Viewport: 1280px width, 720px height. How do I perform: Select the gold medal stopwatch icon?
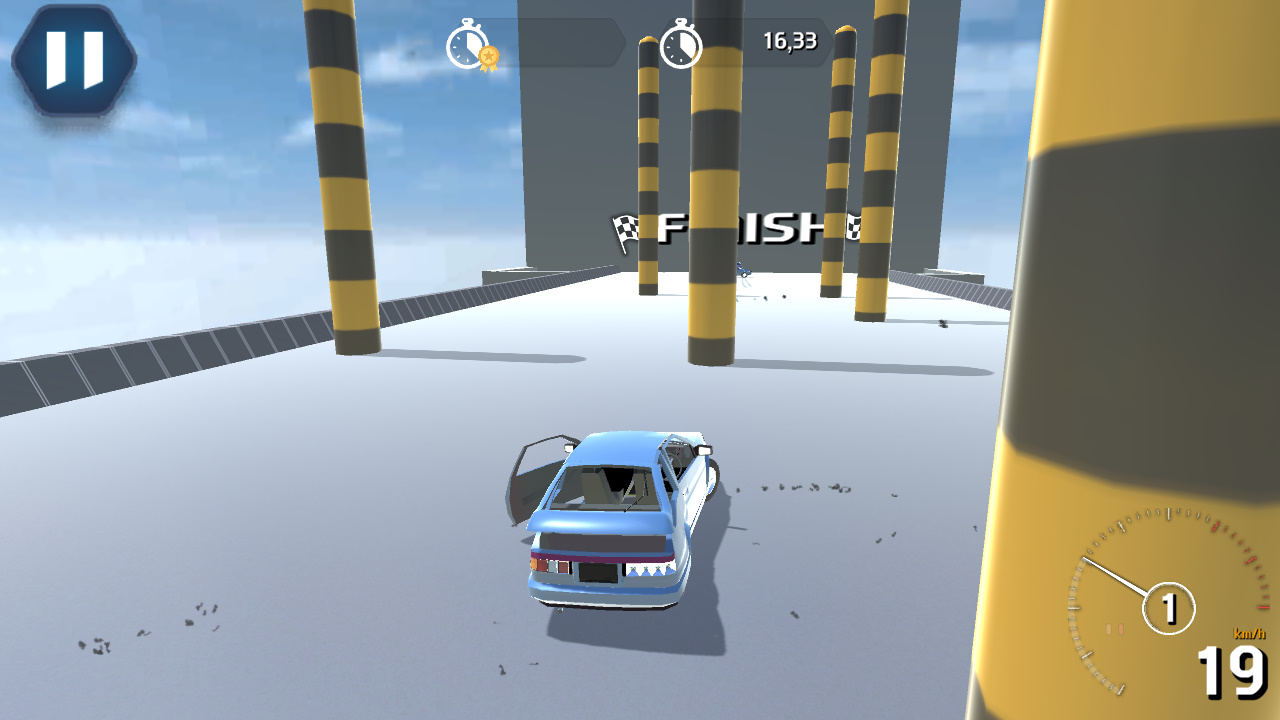point(469,45)
